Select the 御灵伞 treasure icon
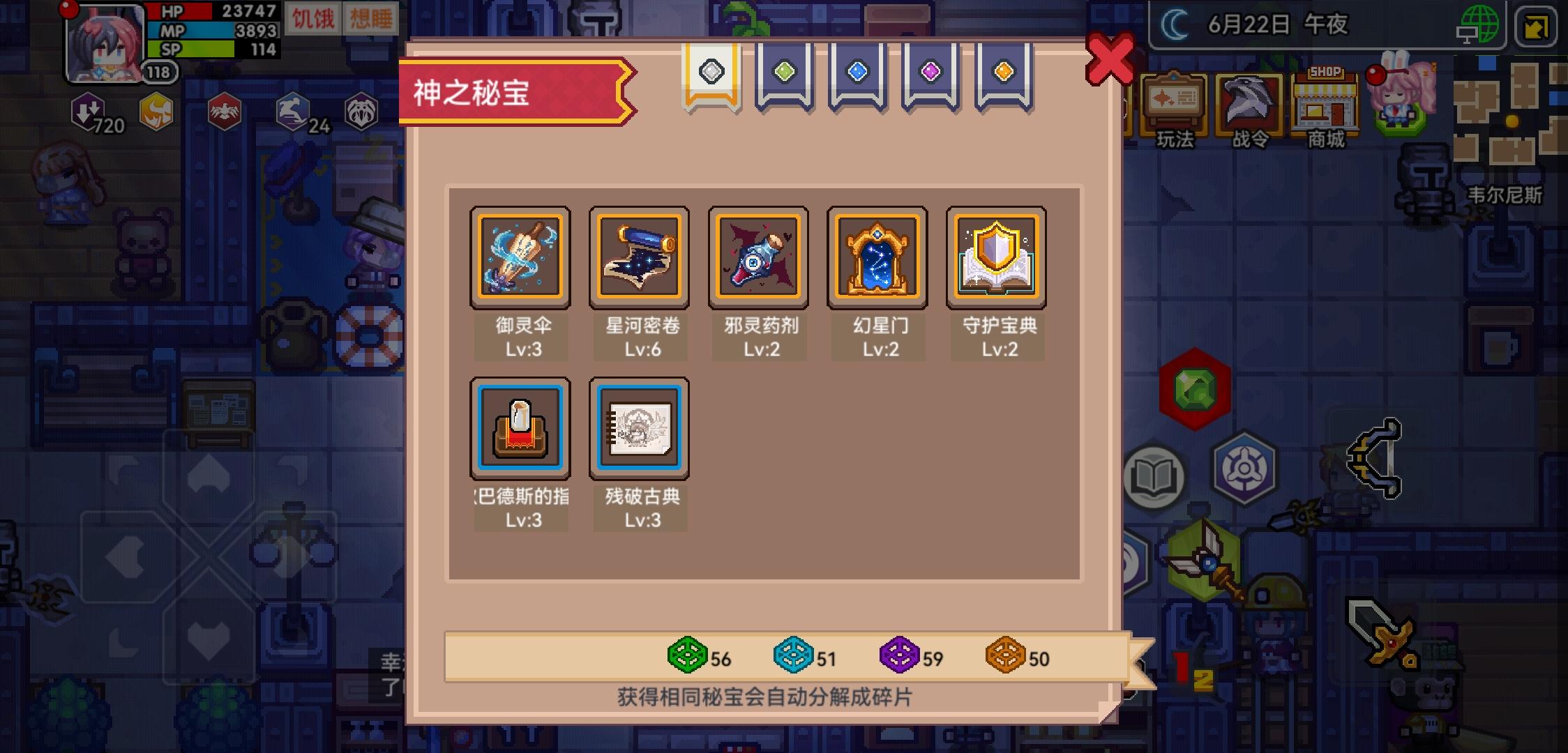The height and width of the screenshot is (753, 1568). [x=520, y=257]
